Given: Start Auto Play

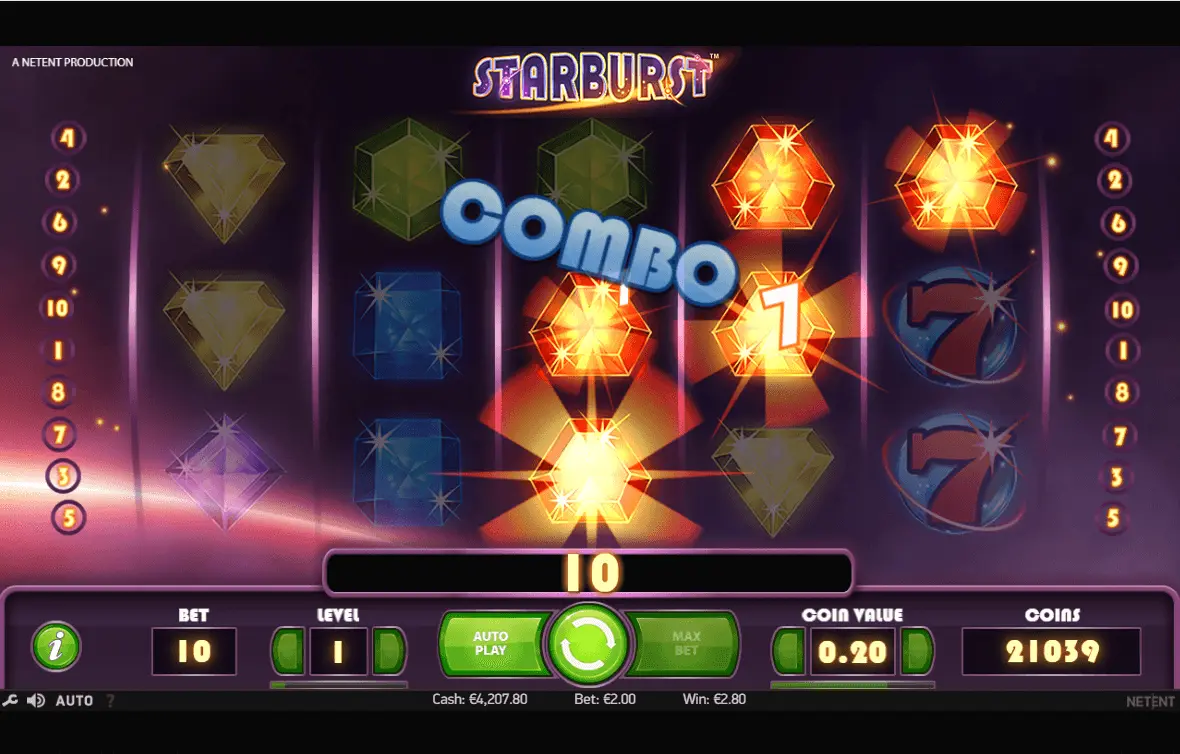Looking at the screenshot, I should [492, 644].
